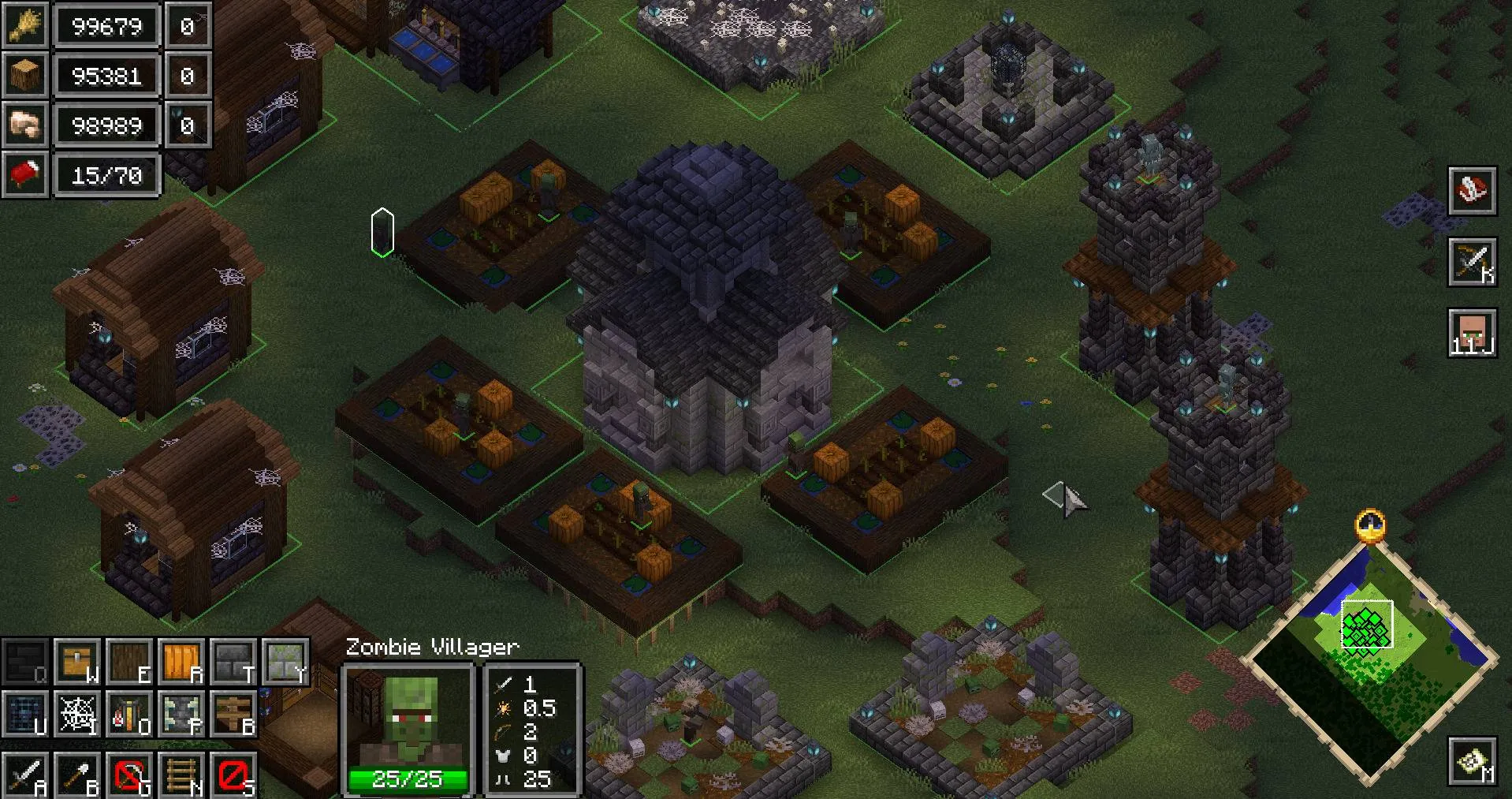
Task: Select the cobweb trap build item
Action: (76, 713)
